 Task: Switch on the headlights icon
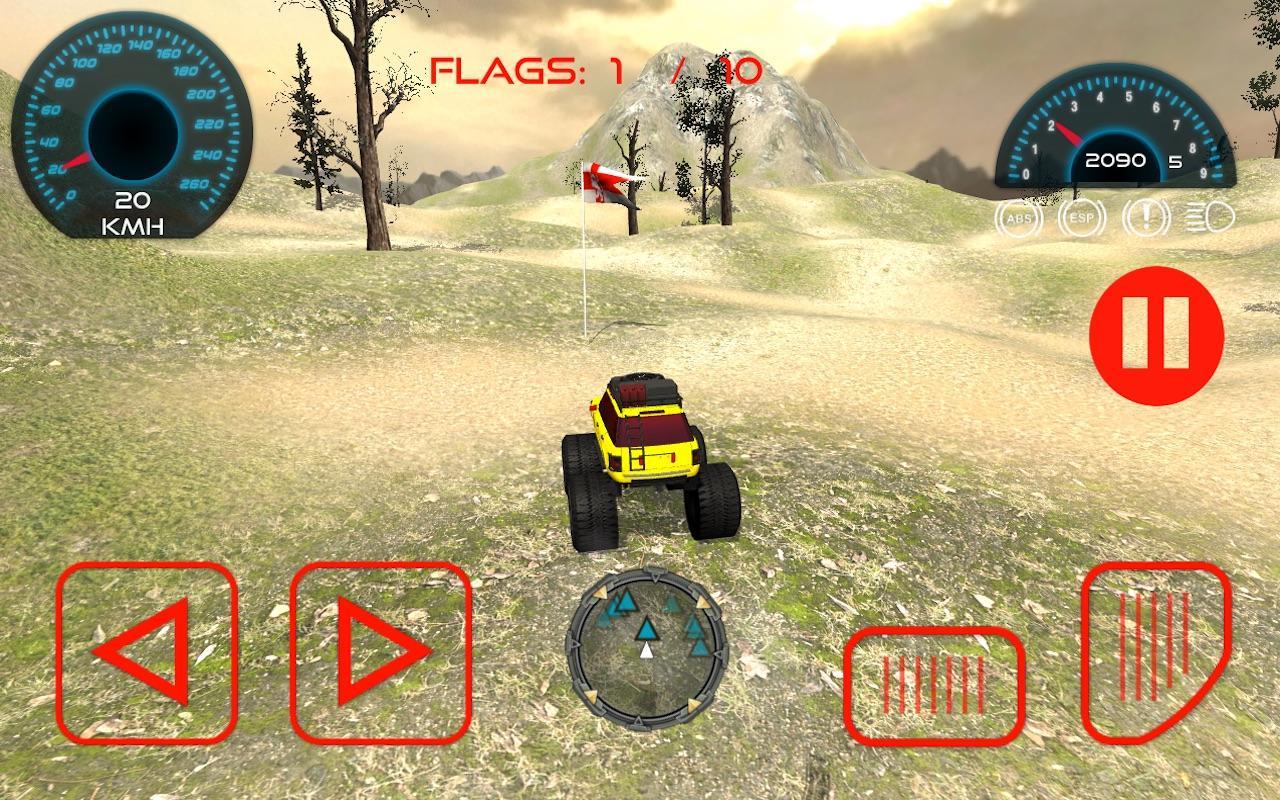pyautogui.click(x=1206, y=216)
